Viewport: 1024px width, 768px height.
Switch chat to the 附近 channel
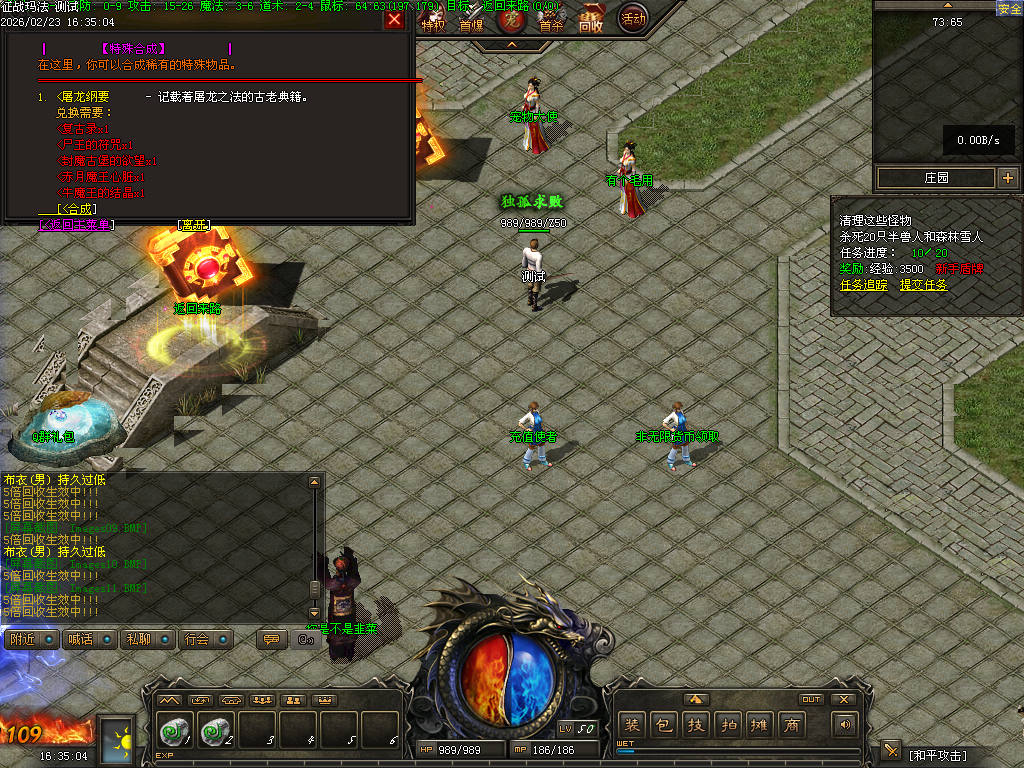click(x=32, y=639)
